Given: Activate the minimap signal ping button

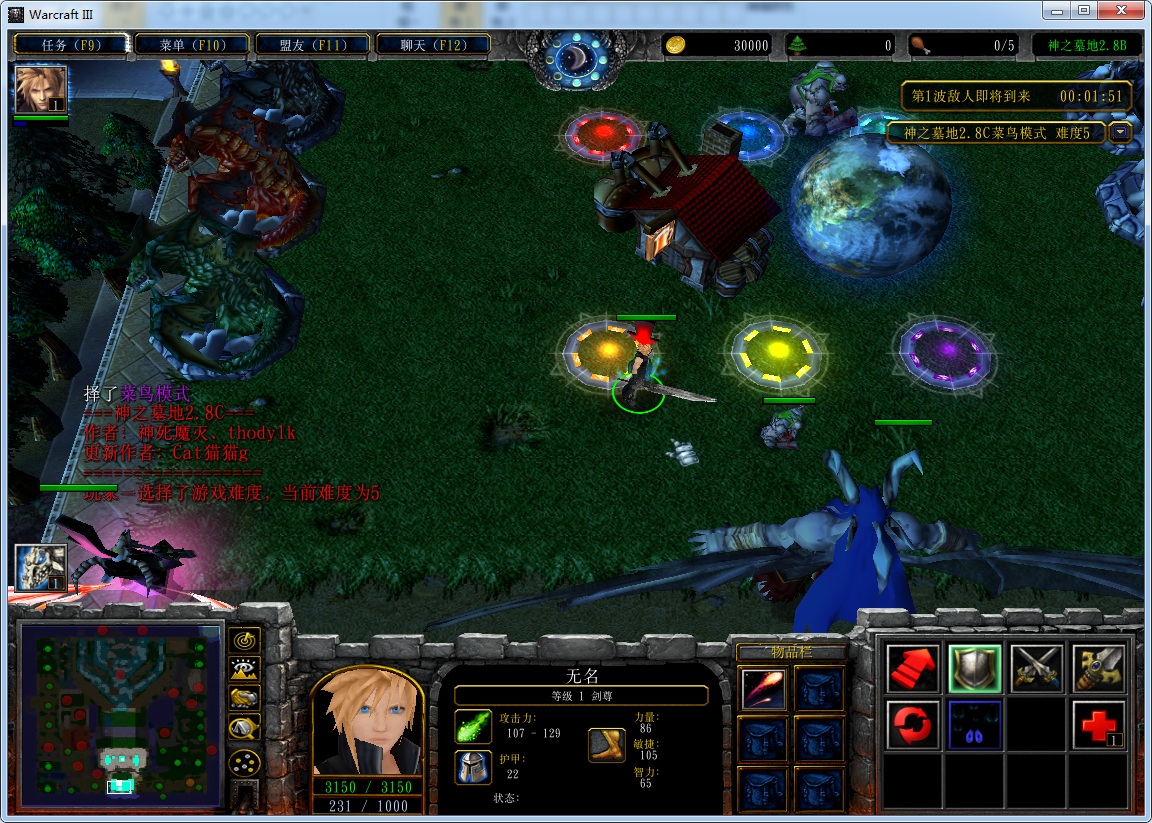Looking at the screenshot, I should [244, 640].
